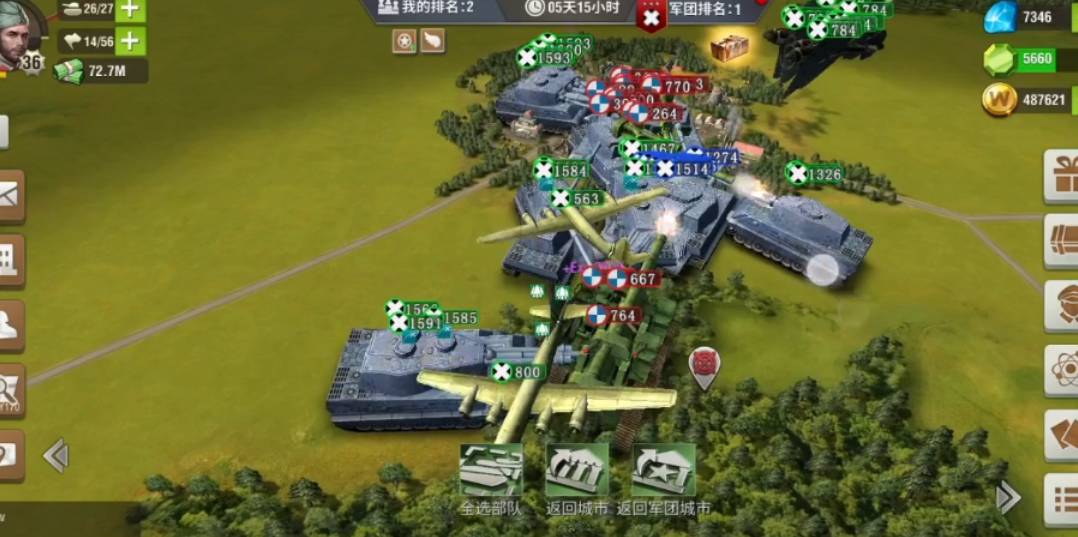Image resolution: width=1078 pixels, height=537 pixels.
Task: Open the blue diamond currency shop
Action: tap(1001, 17)
